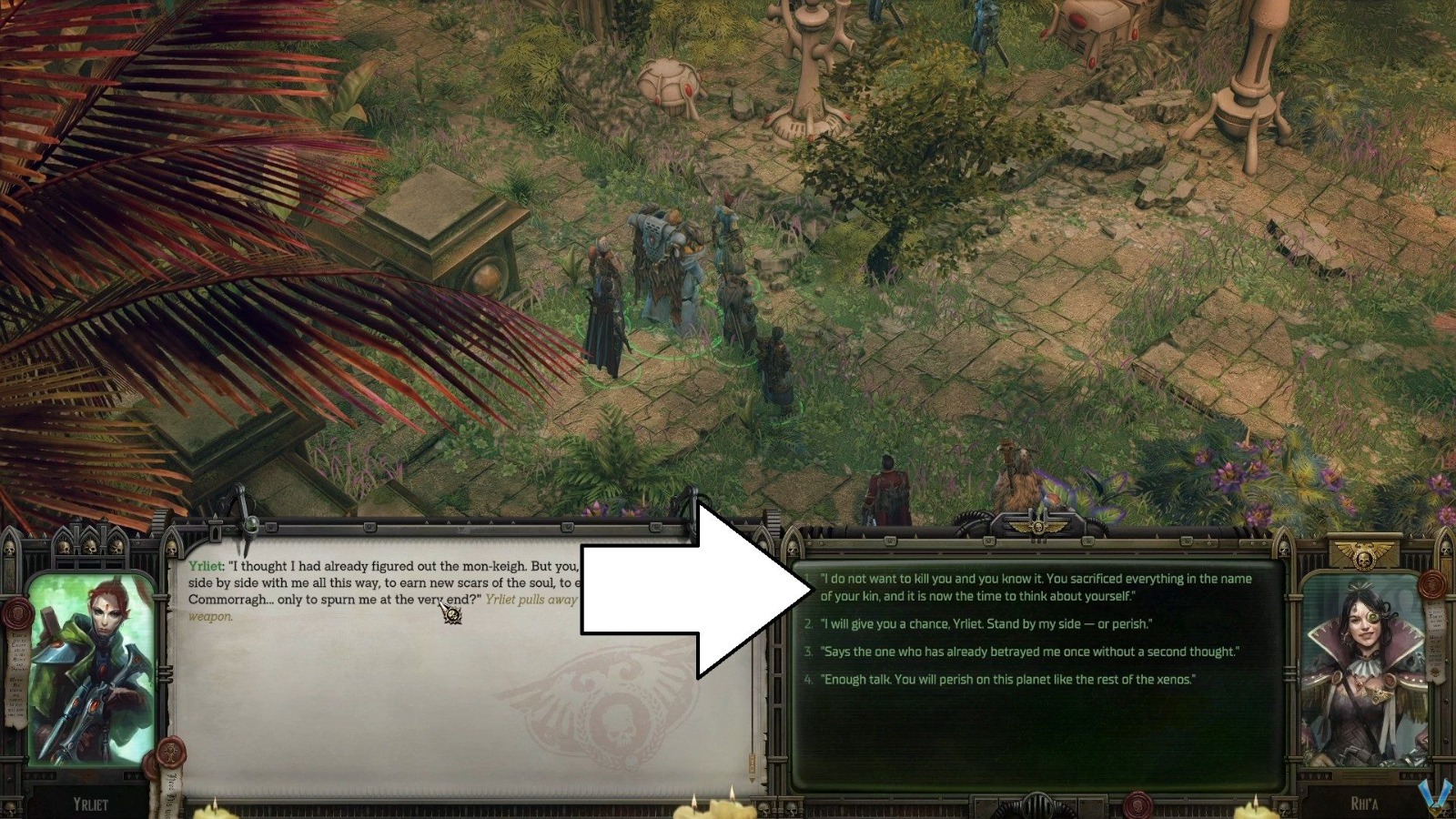This screenshot has height=819, width=1456.
Task: Click Yrliet's character portrait
Action: 93,664
